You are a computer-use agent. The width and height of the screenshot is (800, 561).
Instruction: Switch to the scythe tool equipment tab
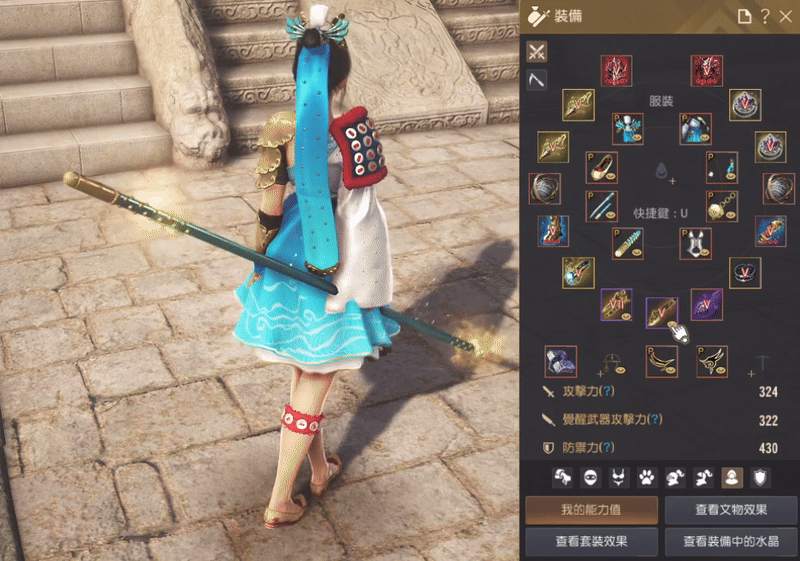pyautogui.click(x=537, y=79)
